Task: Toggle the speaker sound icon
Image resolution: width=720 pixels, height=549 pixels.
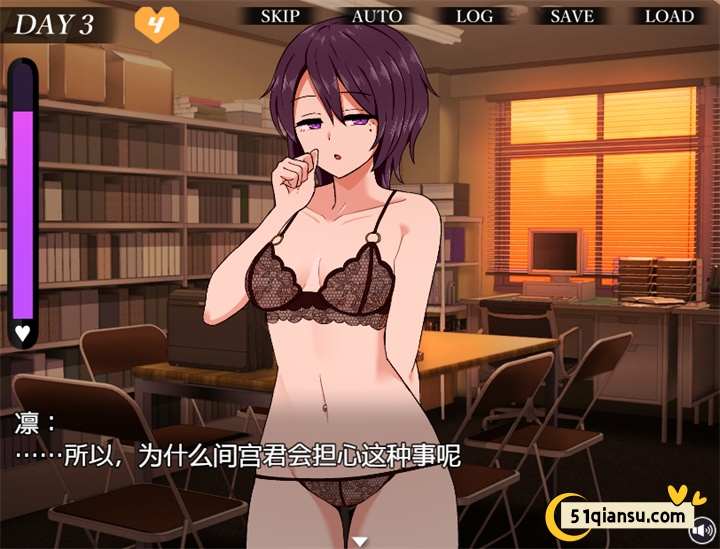Action: coord(703,527)
